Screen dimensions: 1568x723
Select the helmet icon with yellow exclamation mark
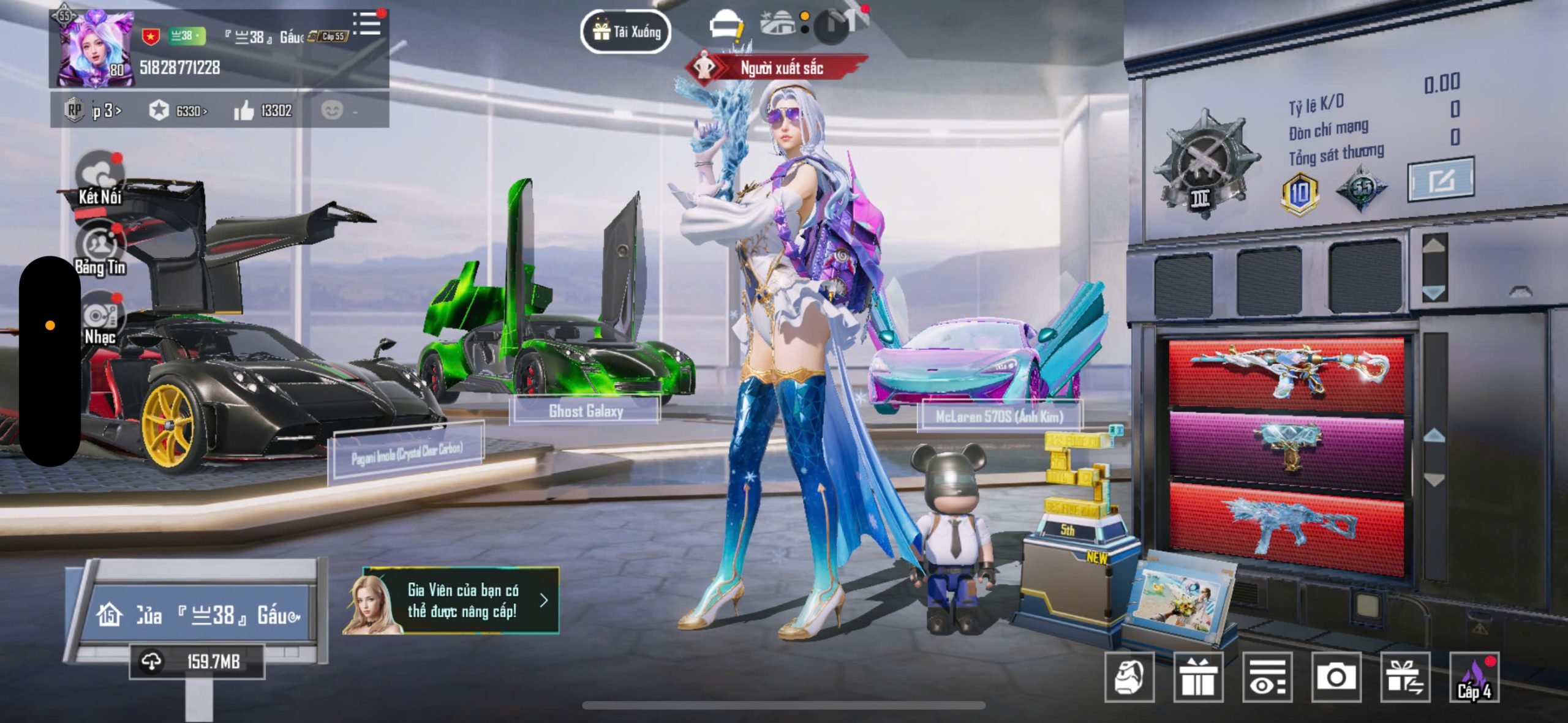(x=726, y=28)
